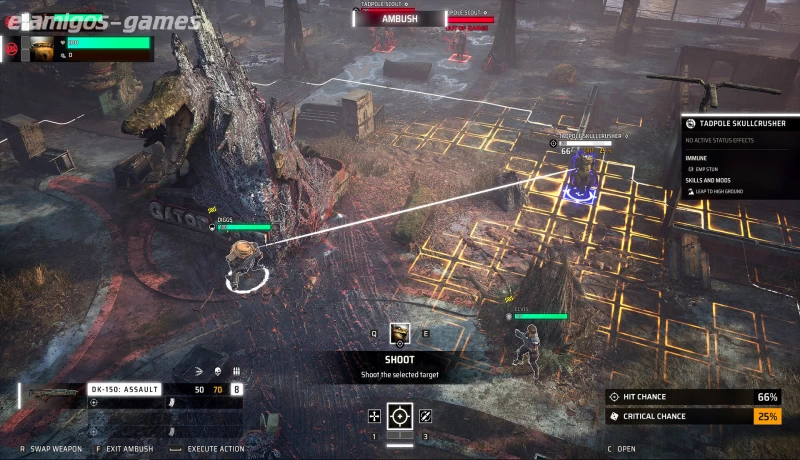Screen dimensions: 800x460
Task: Click the character portrait in the party panel
Action: click(x=42, y=48)
